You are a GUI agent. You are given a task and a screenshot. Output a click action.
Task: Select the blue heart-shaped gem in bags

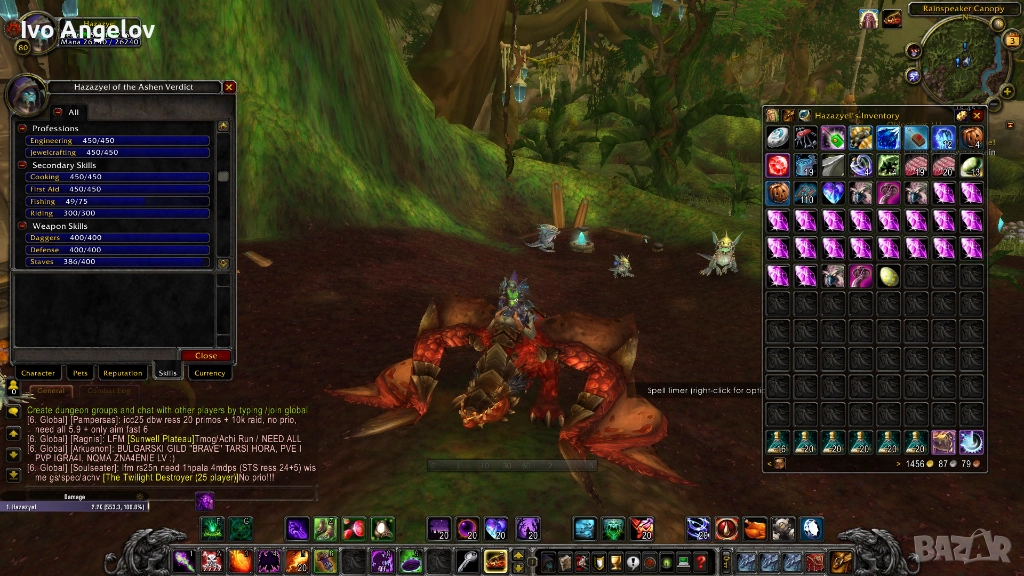click(833, 192)
